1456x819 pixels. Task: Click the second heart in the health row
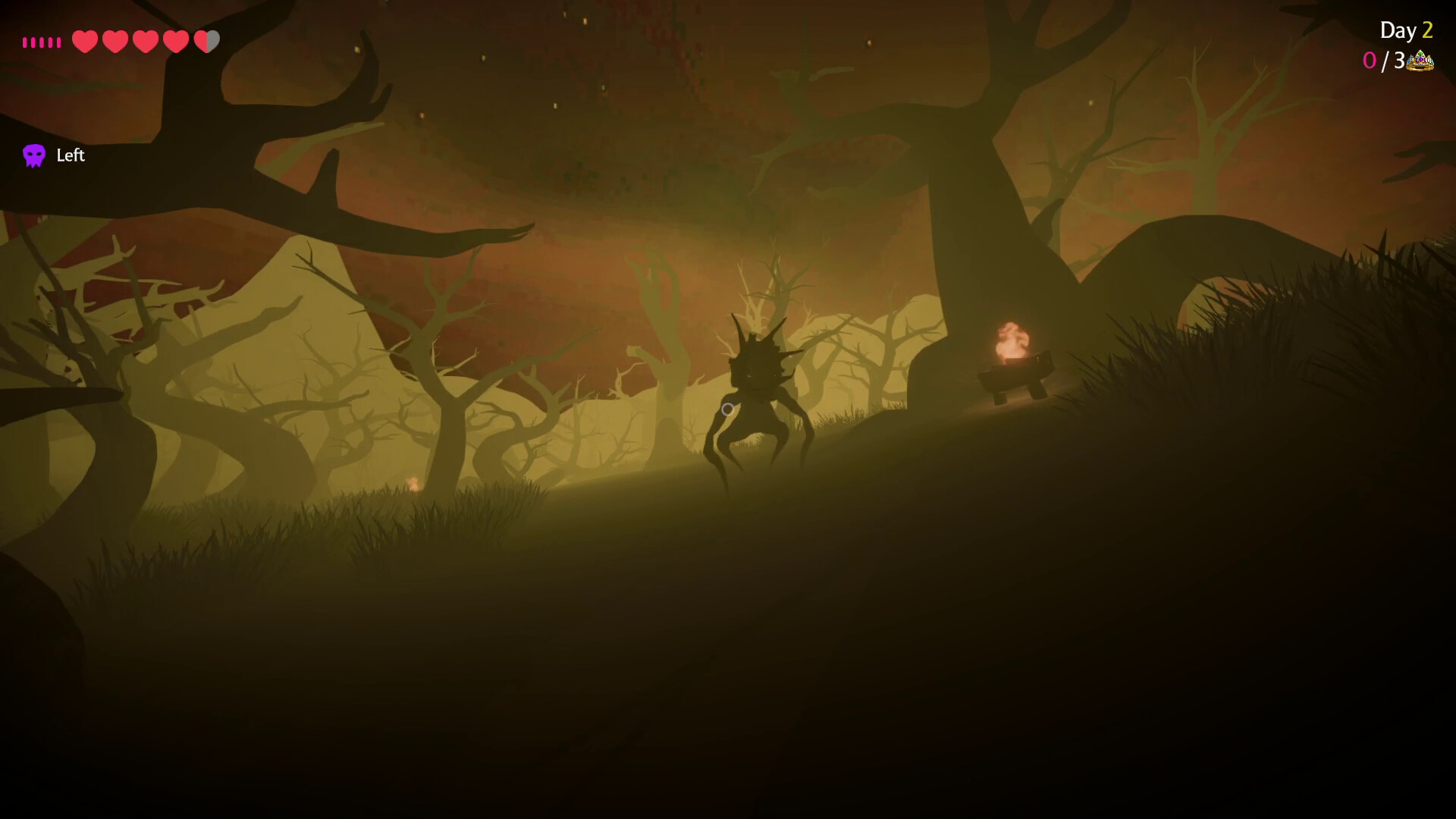(x=115, y=42)
